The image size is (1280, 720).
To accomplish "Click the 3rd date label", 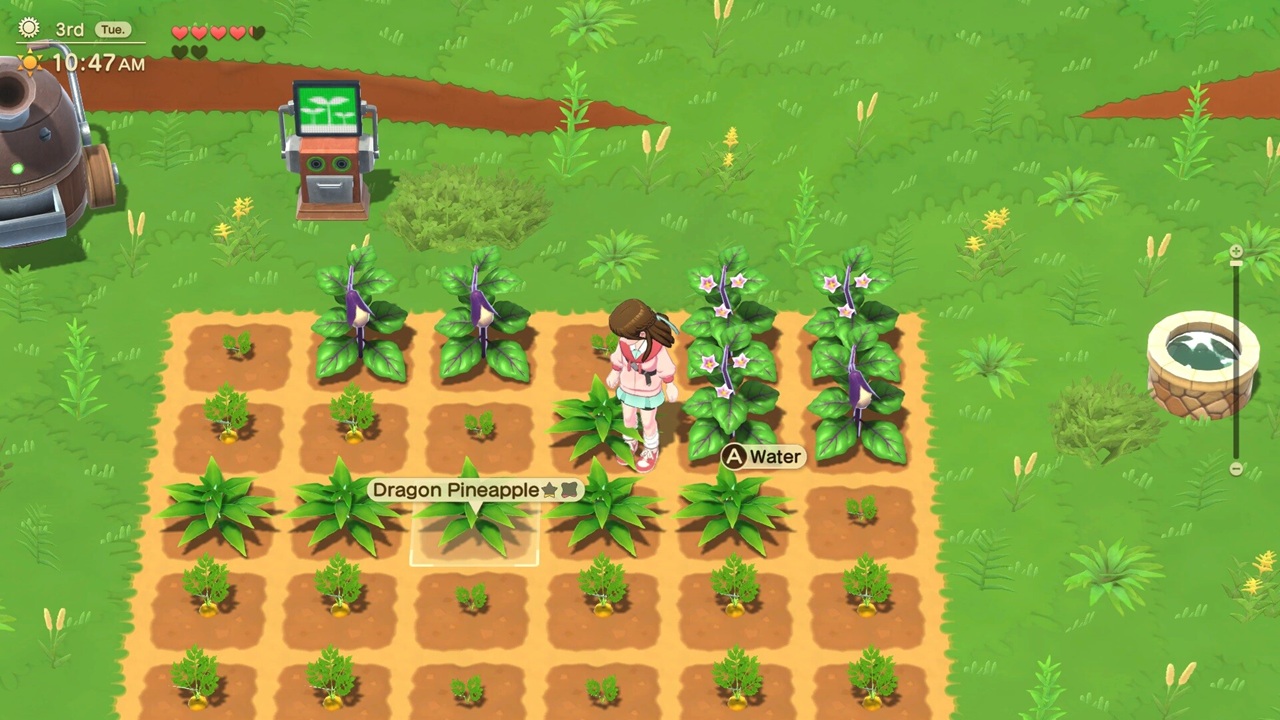I will (x=70, y=29).
